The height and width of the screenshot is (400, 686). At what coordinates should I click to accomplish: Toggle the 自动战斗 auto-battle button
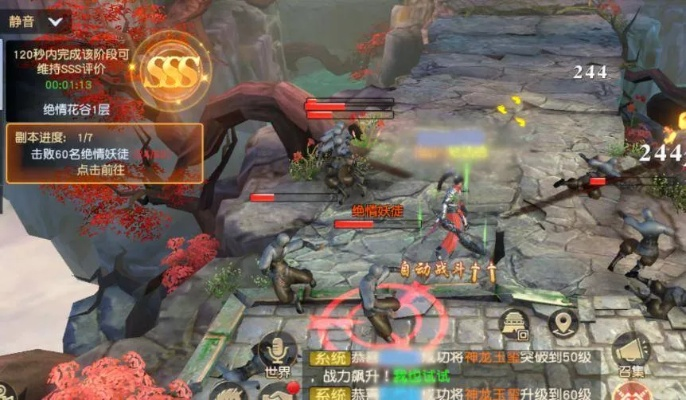[441, 270]
